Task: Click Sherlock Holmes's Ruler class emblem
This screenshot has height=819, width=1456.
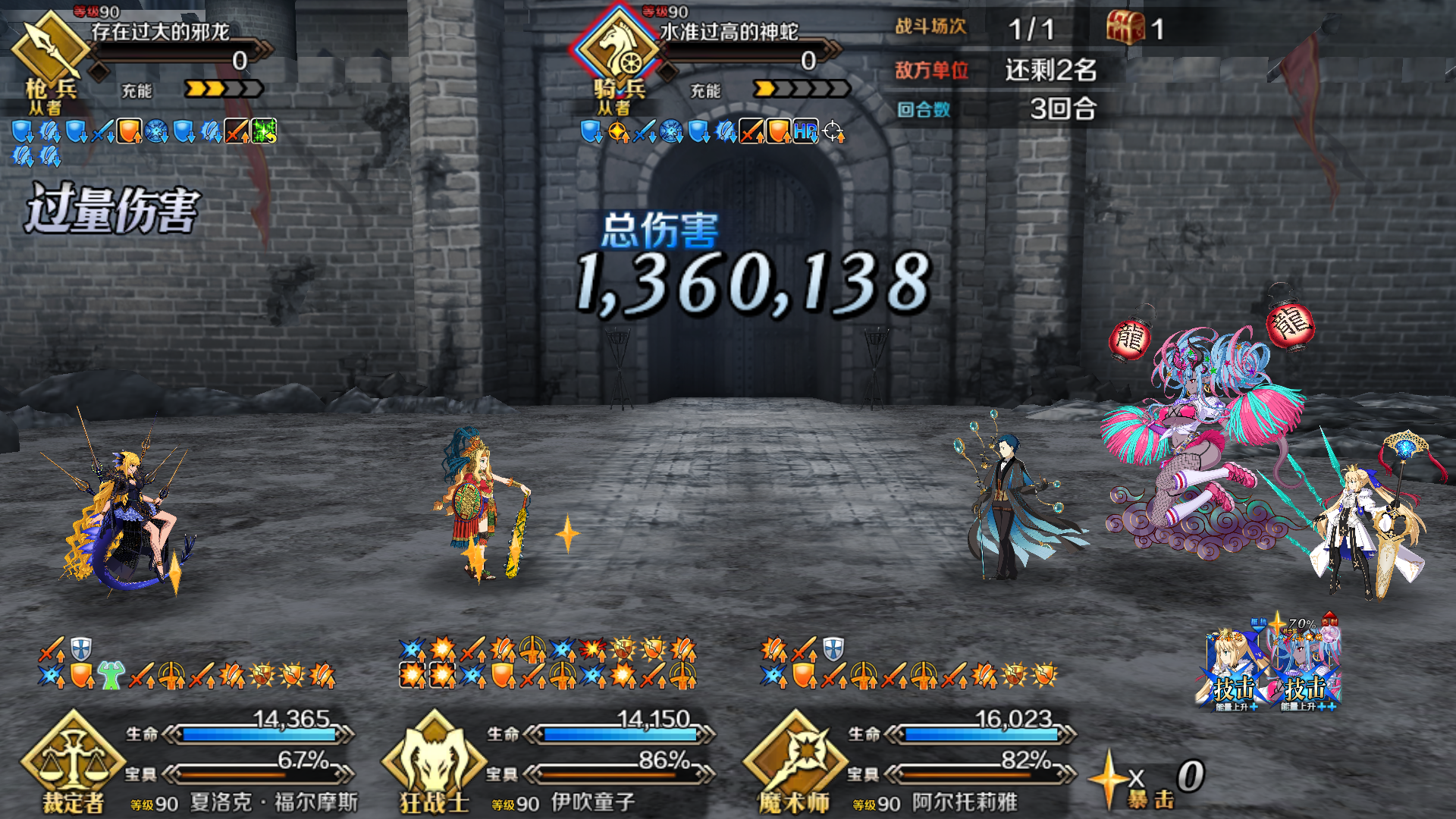Action: [72, 758]
